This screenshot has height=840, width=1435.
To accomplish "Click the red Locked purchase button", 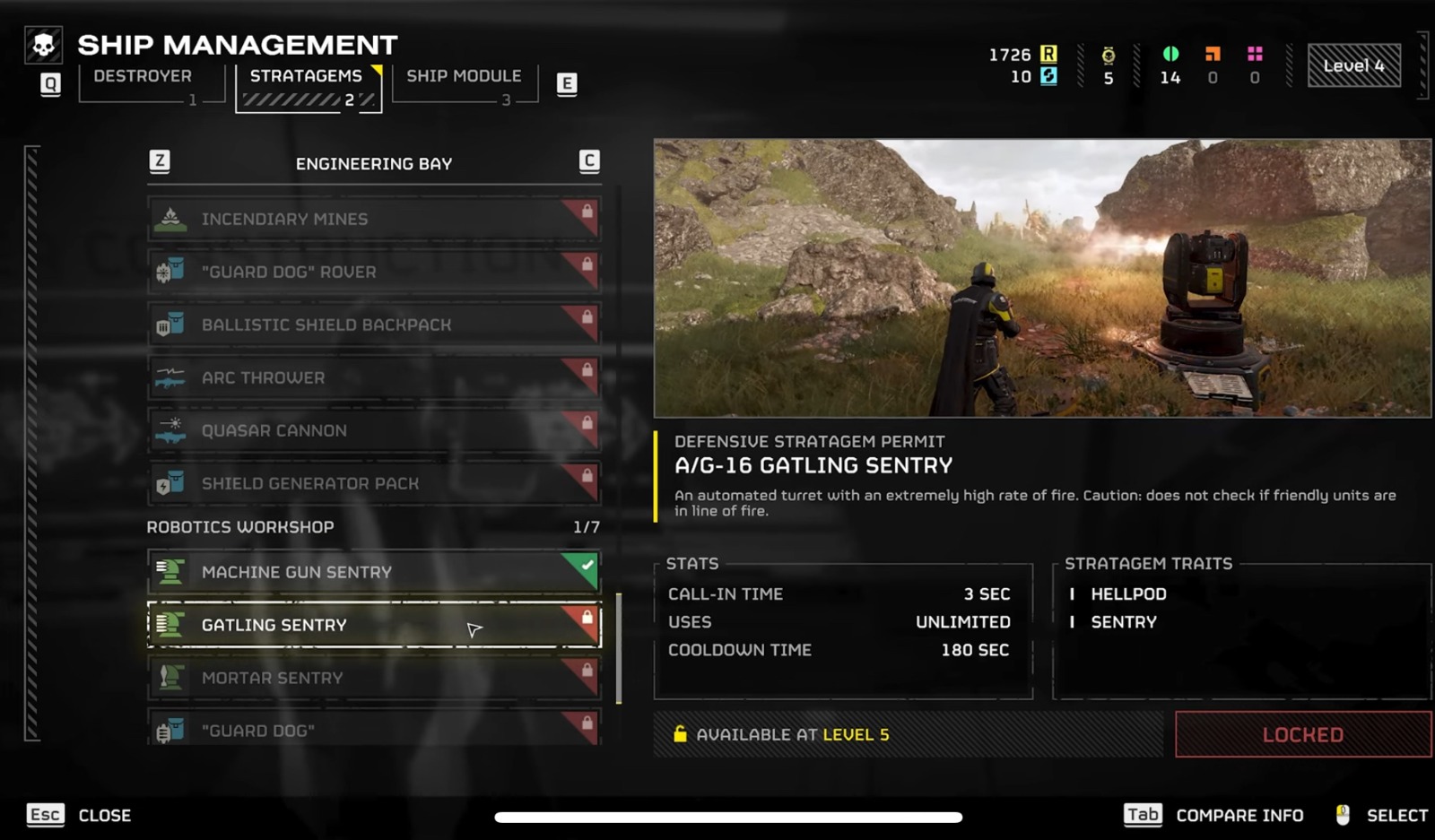I will (x=1302, y=735).
